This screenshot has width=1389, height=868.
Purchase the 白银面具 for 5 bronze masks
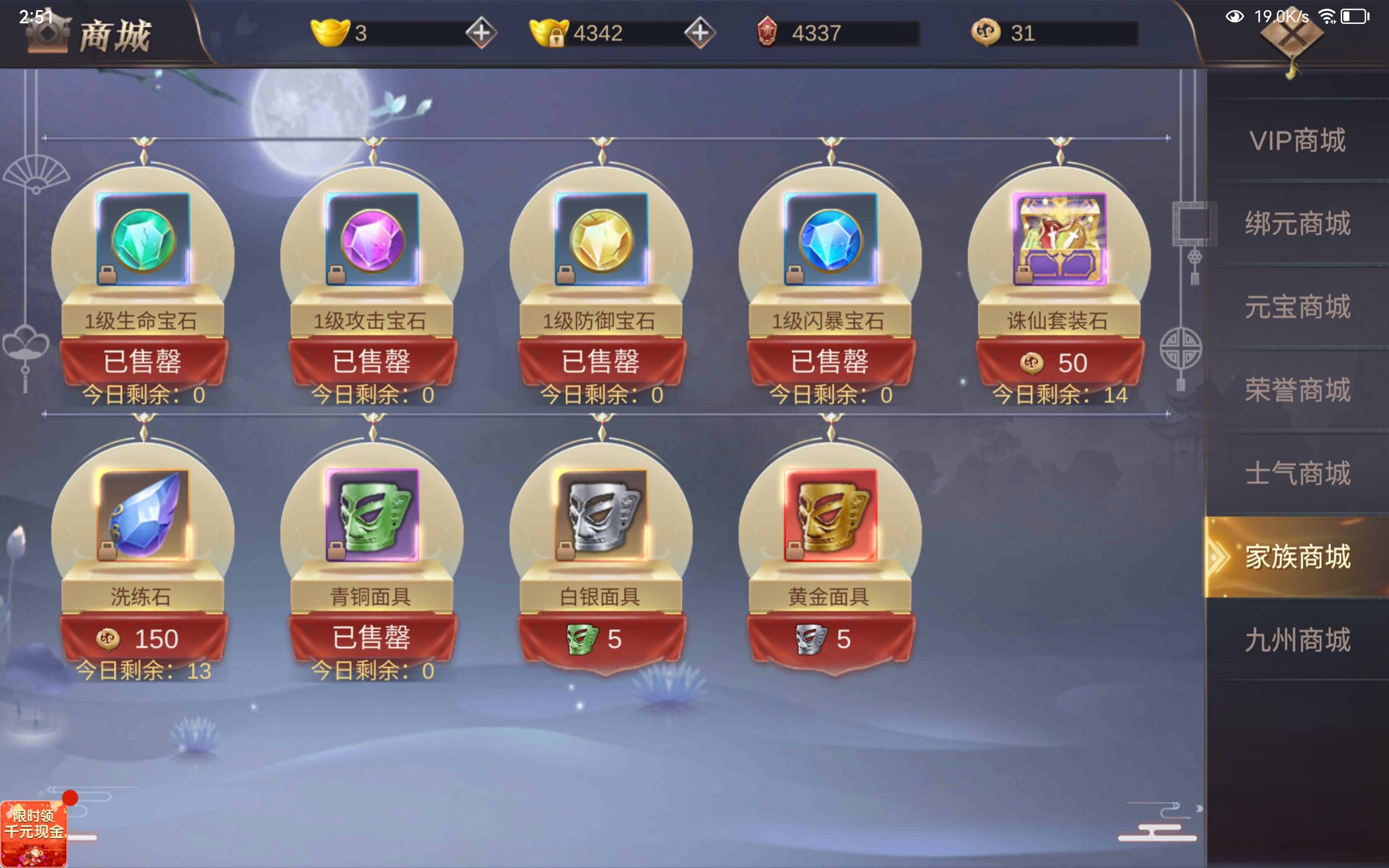tap(601, 639)
